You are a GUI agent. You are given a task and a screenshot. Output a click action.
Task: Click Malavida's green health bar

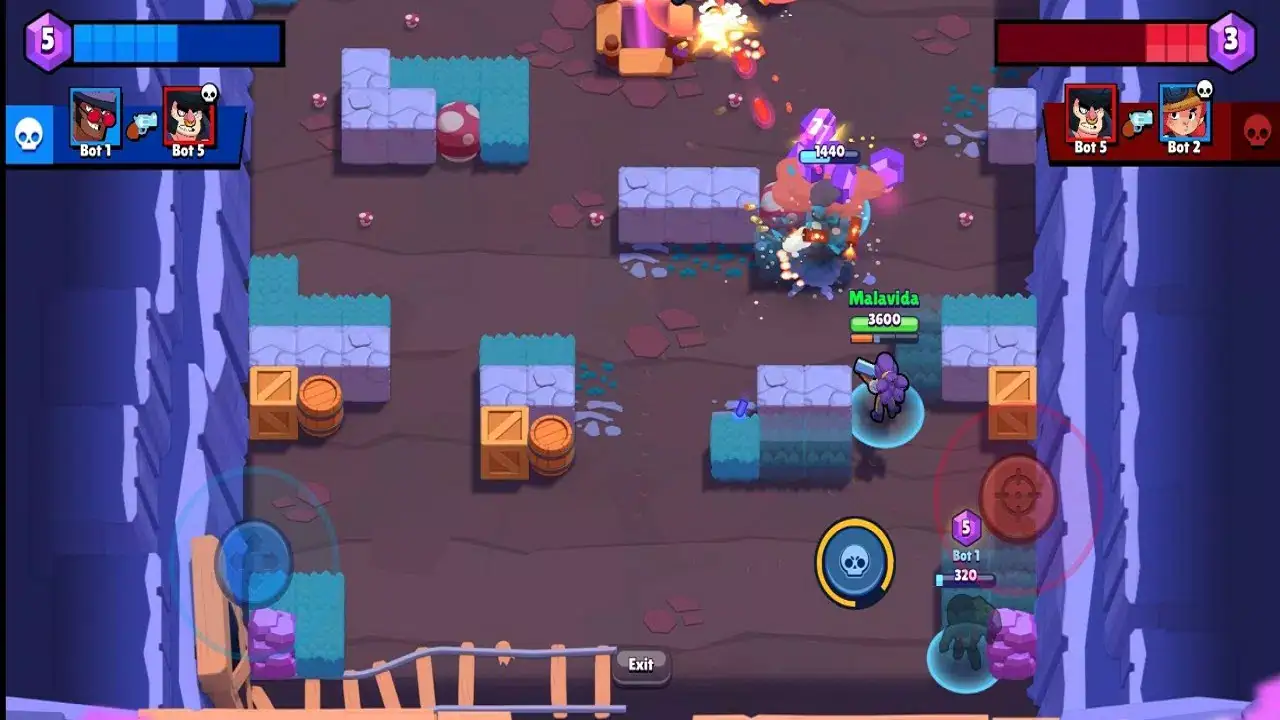point(884,322)
